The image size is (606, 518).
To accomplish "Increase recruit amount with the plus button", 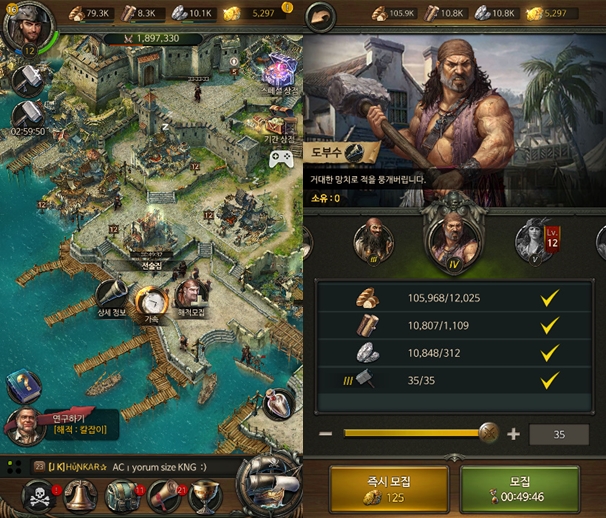I will point(513,434).
